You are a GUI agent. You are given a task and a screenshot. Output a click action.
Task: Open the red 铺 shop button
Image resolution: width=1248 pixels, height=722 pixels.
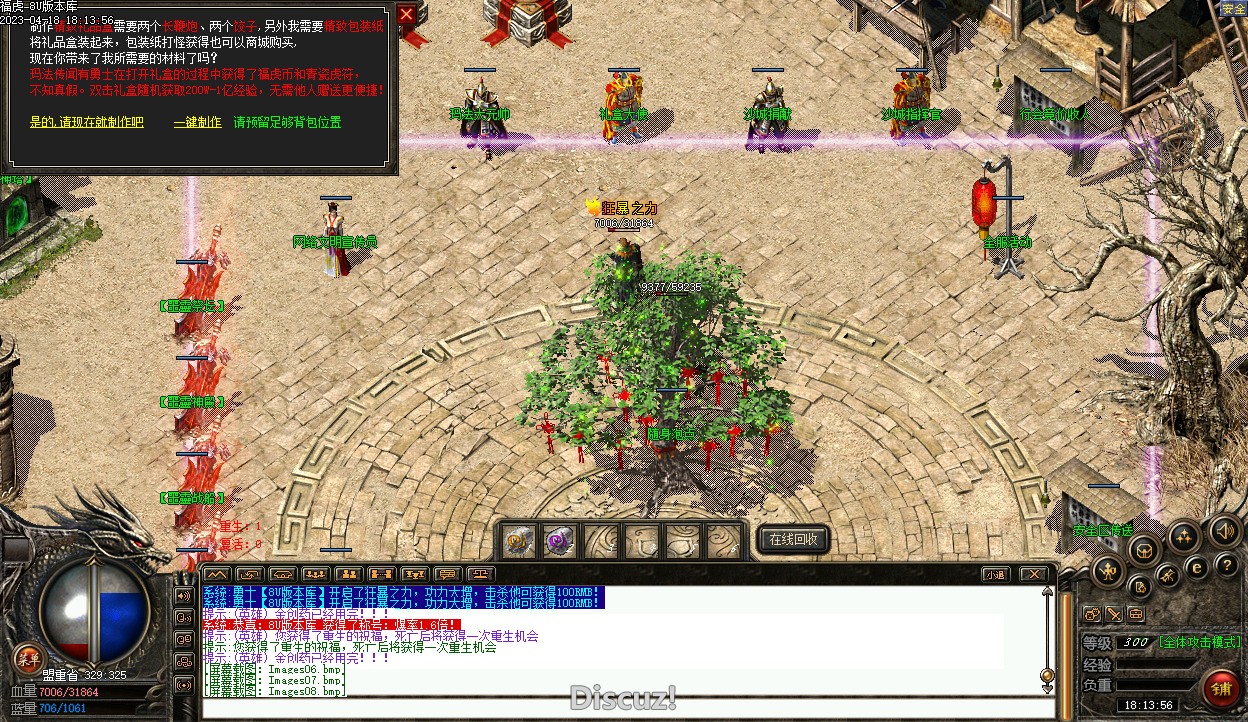[x=1221, y=687]
